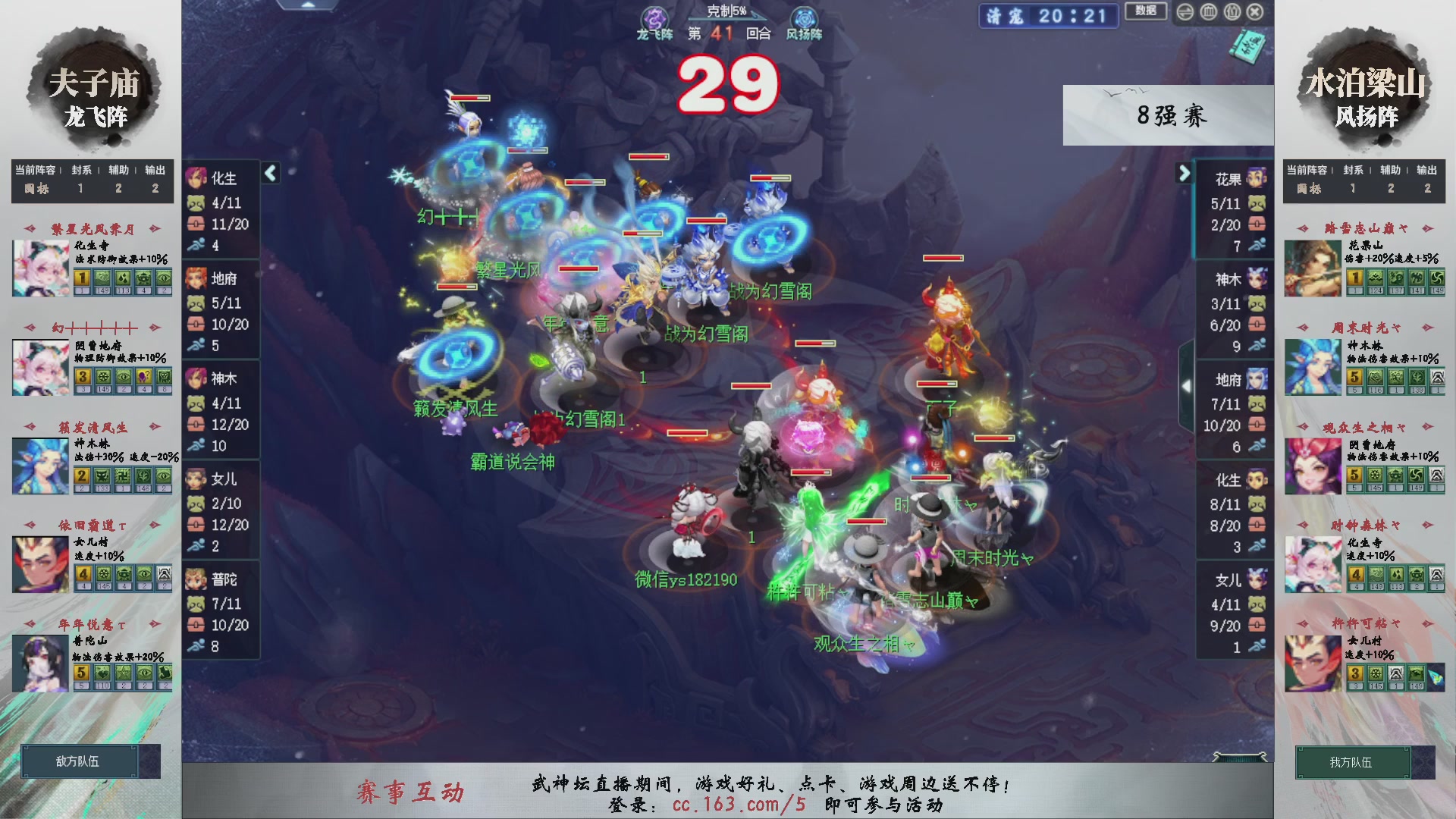Click the 数据 button near the timer
Image resolution: width=1456 pixels, height=819 pixels.
pos(1146,12)
